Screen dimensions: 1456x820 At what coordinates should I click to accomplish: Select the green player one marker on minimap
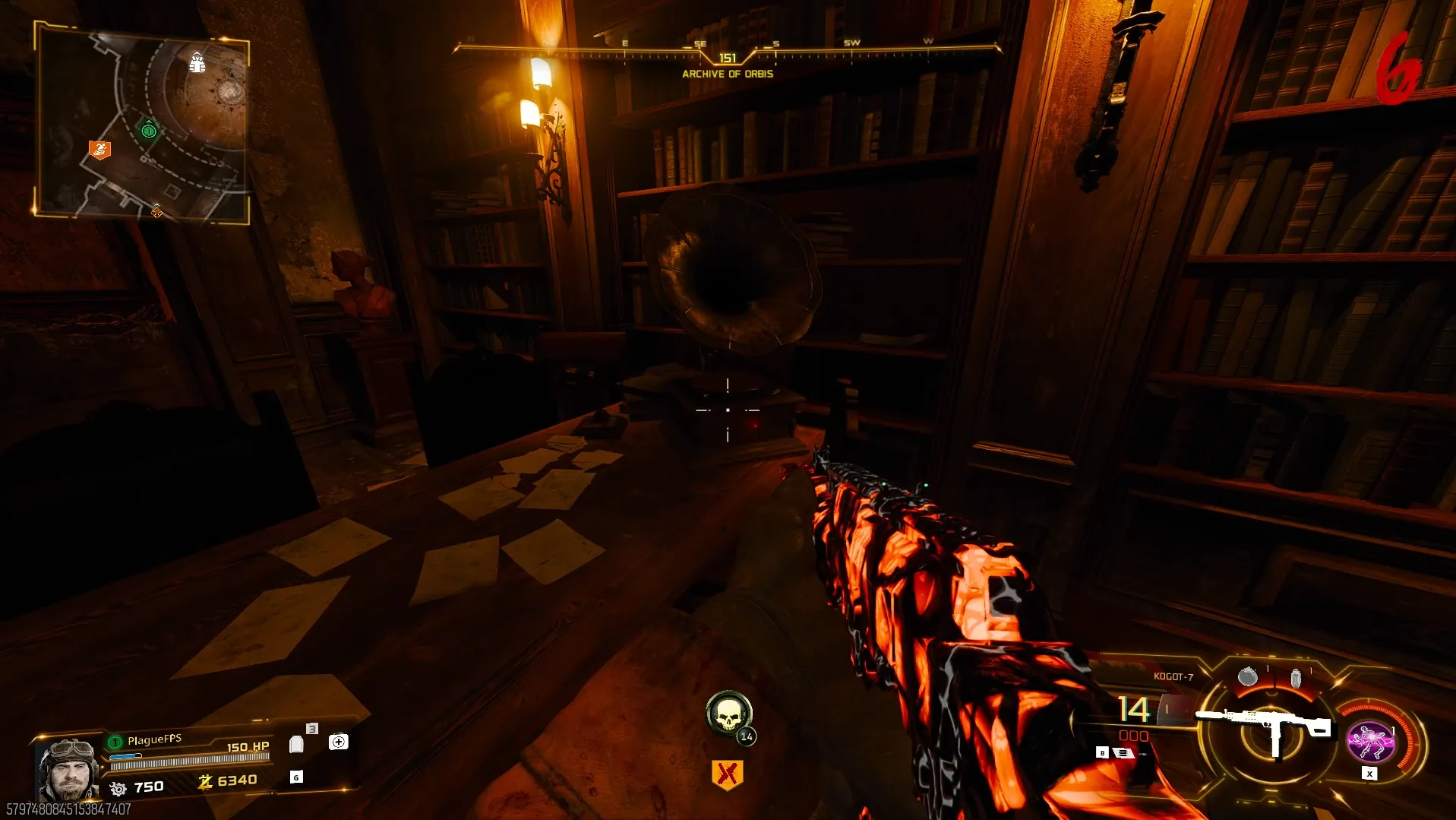(149, 130)
